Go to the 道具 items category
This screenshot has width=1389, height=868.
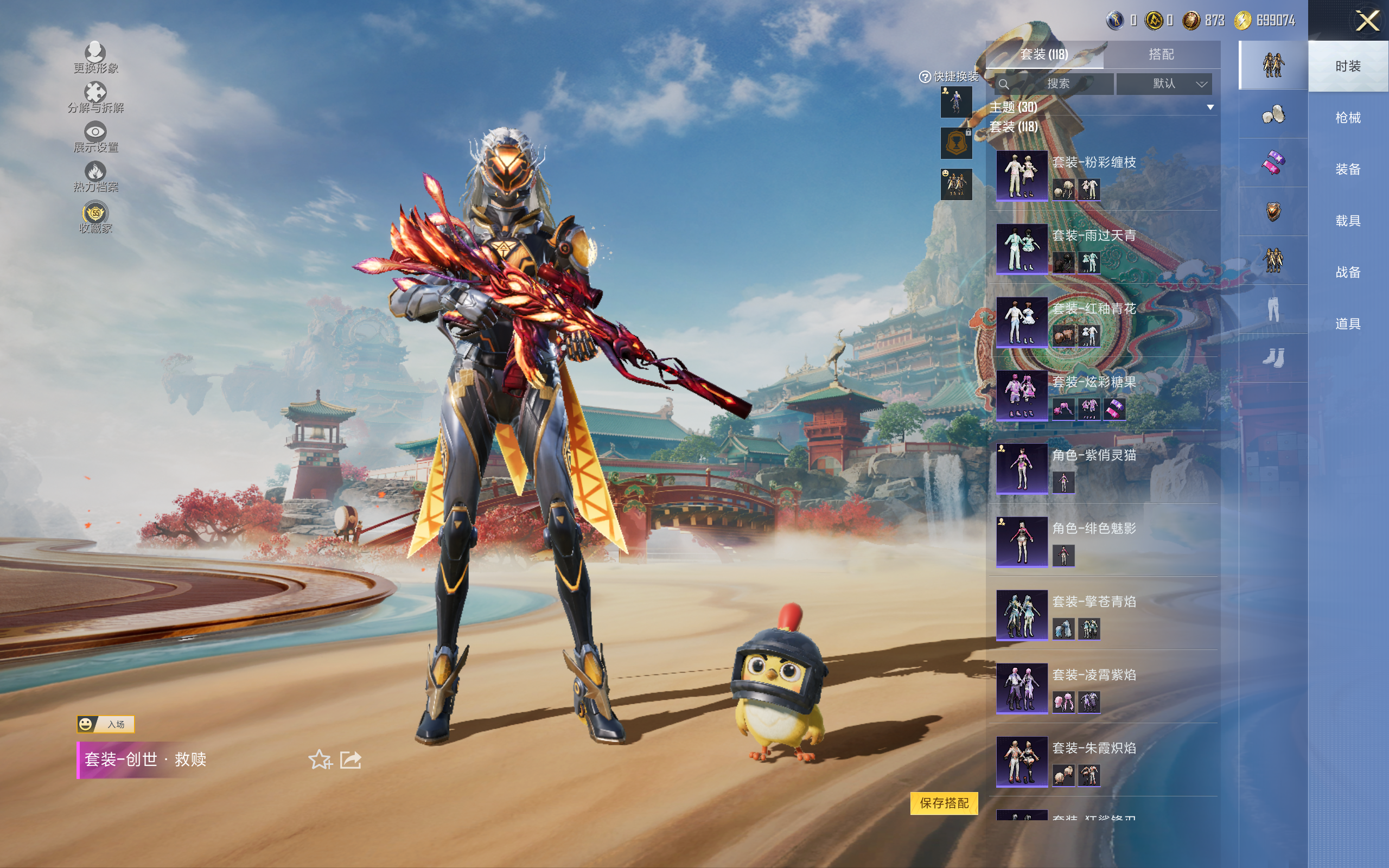click(x=1347, y=324)
